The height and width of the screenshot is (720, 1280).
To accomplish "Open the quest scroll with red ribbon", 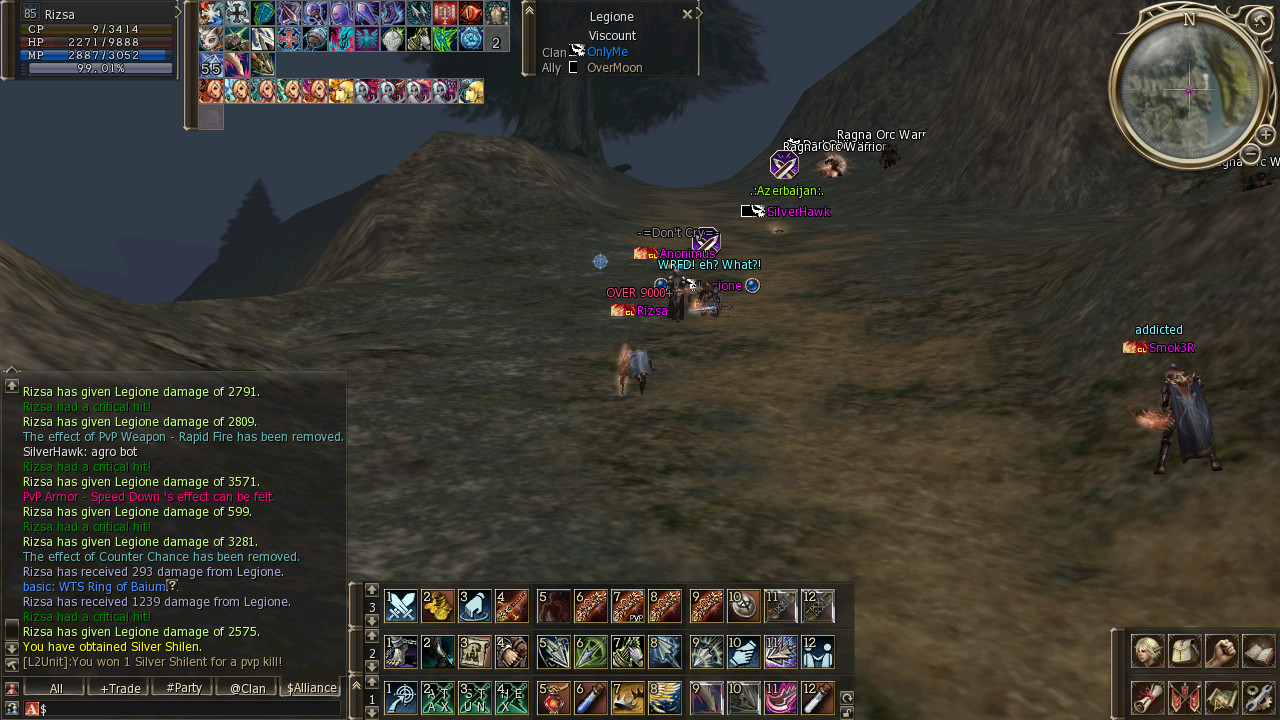I will (x=1147, y=697).
